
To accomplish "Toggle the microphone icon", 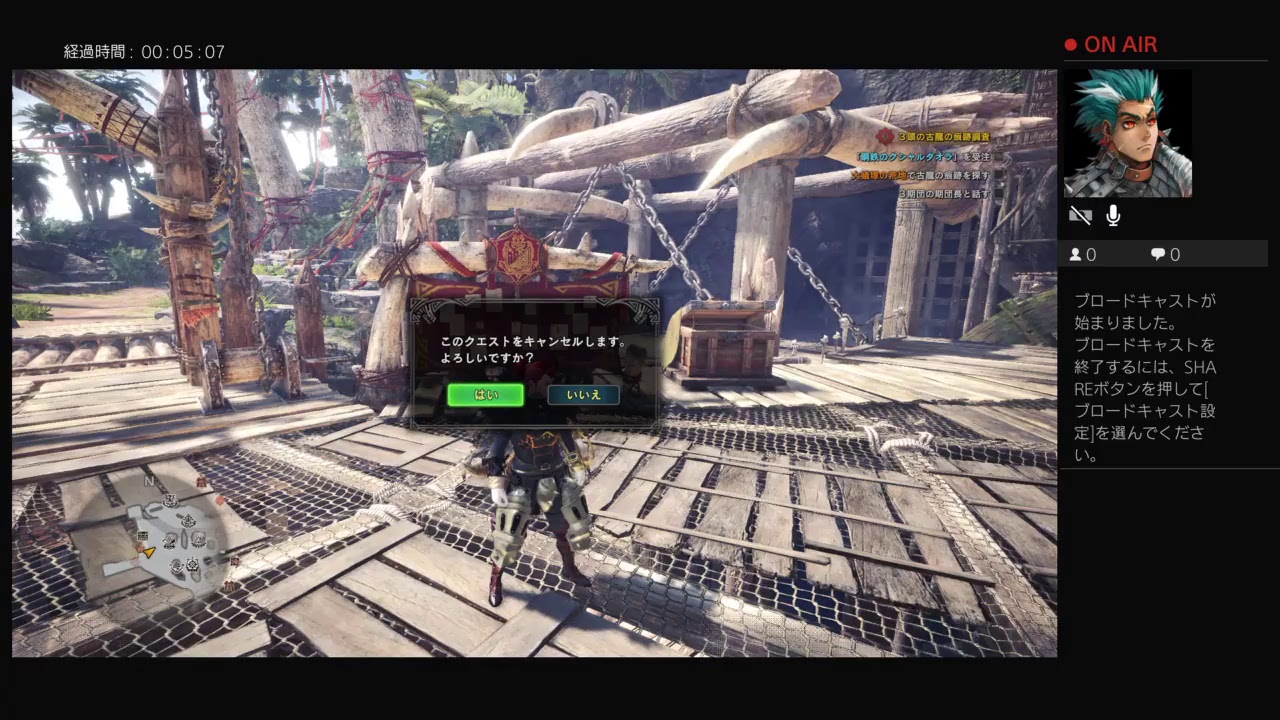I will tap(1113, 216).
